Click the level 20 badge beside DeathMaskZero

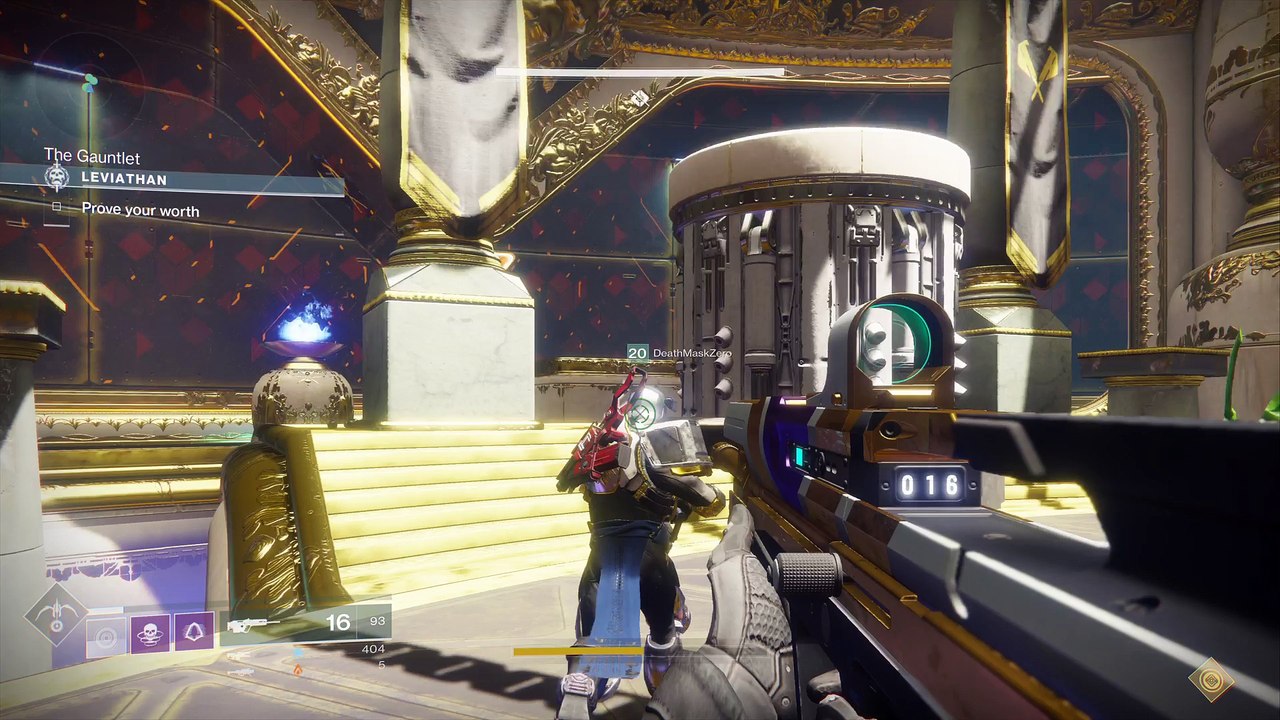[x=637, y=353]
